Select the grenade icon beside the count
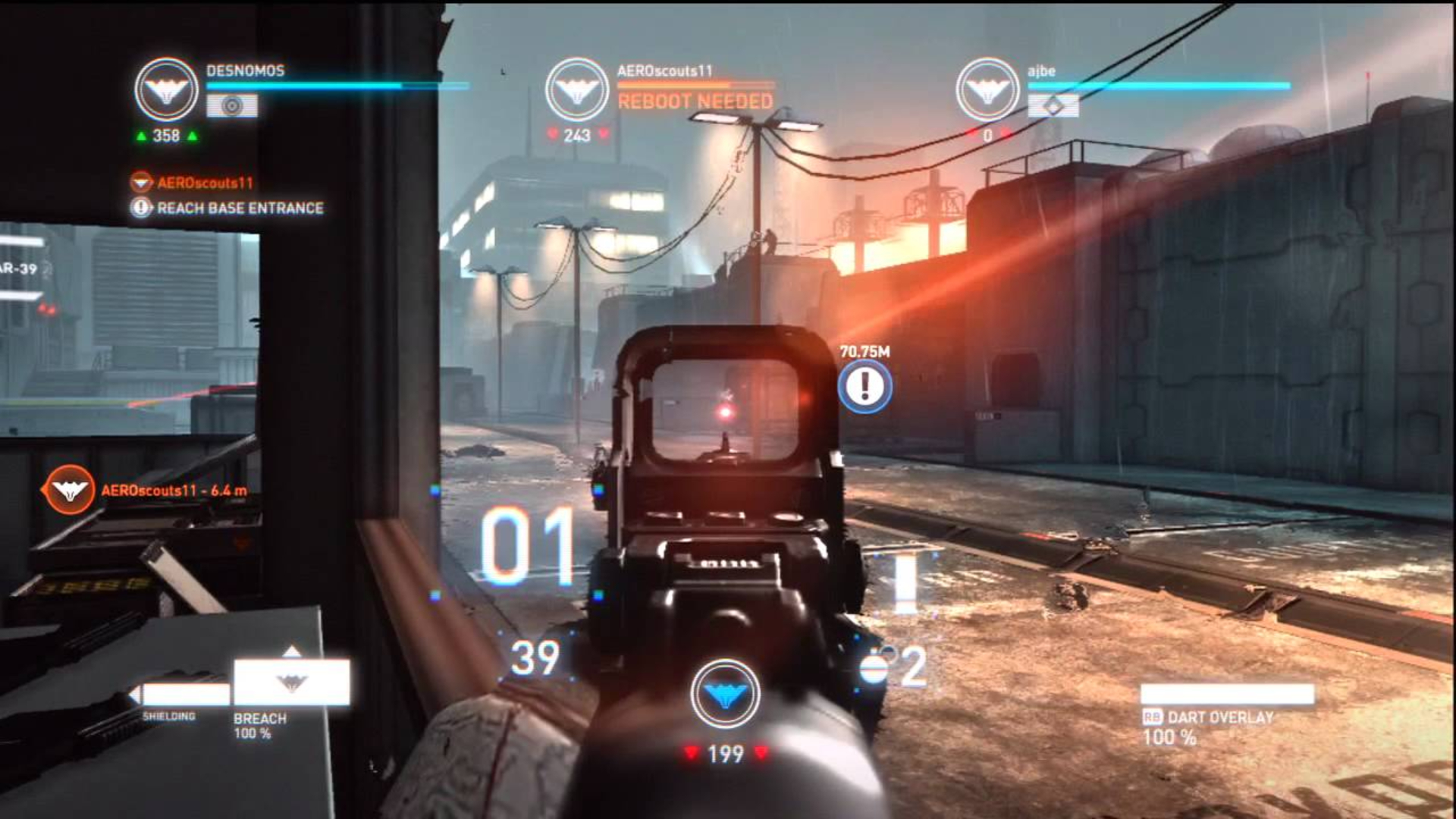1456x819 pixels. click(x=875, y=669)
